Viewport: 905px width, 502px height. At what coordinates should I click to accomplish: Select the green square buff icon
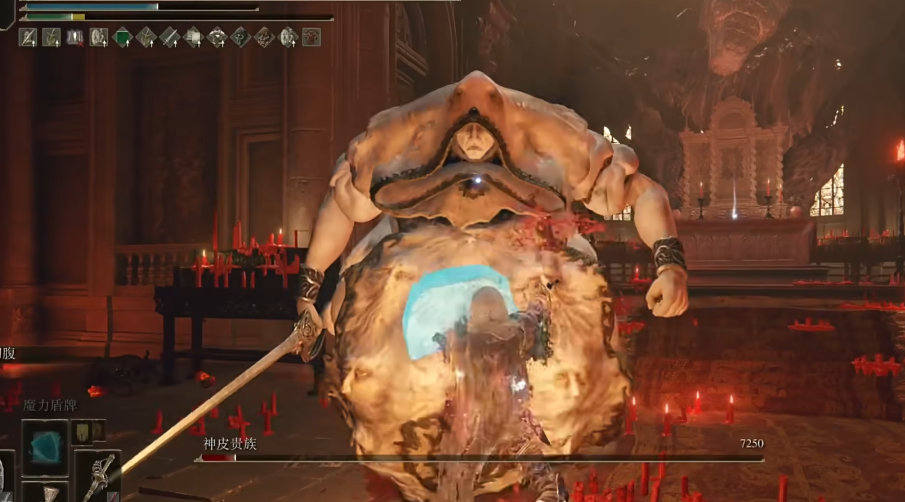pos(122,37)
